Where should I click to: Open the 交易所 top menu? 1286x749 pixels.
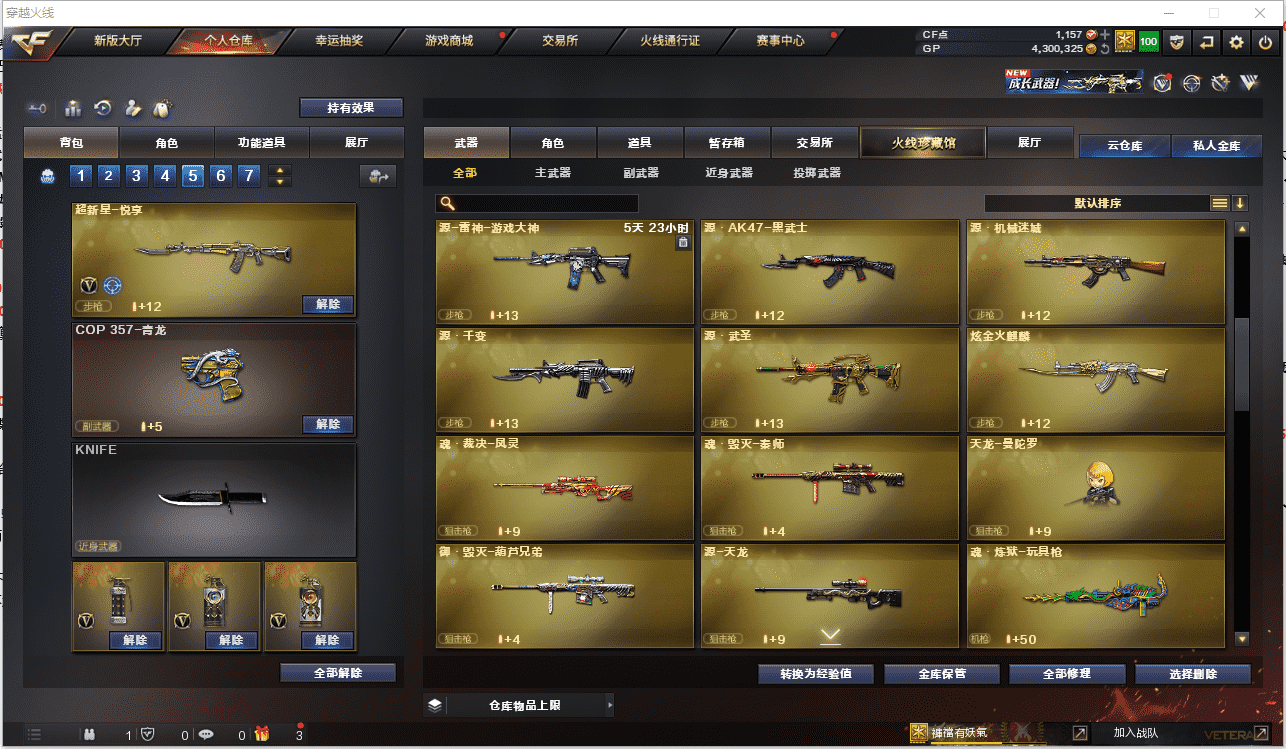[560, 41]
